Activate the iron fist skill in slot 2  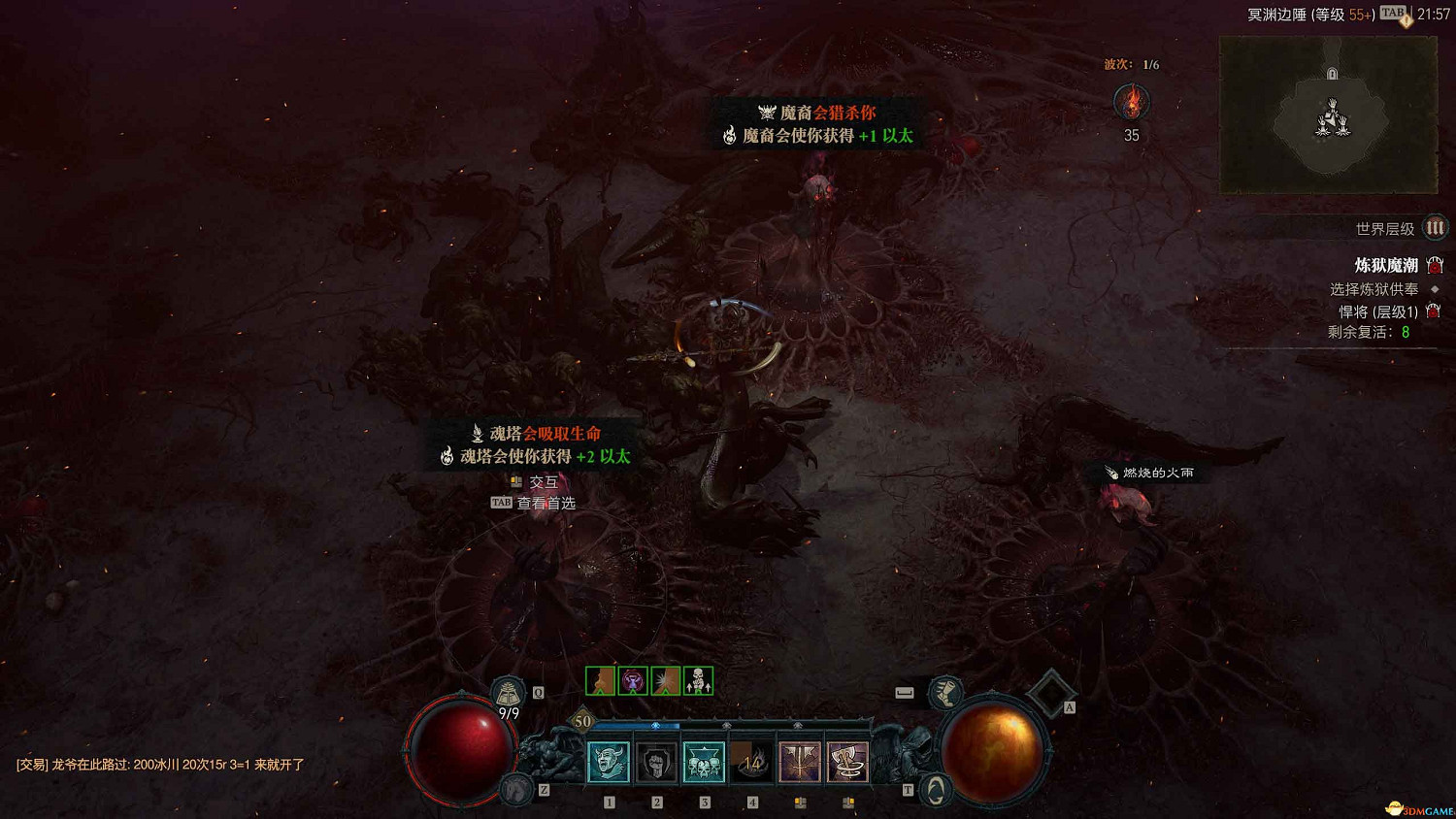656,763
